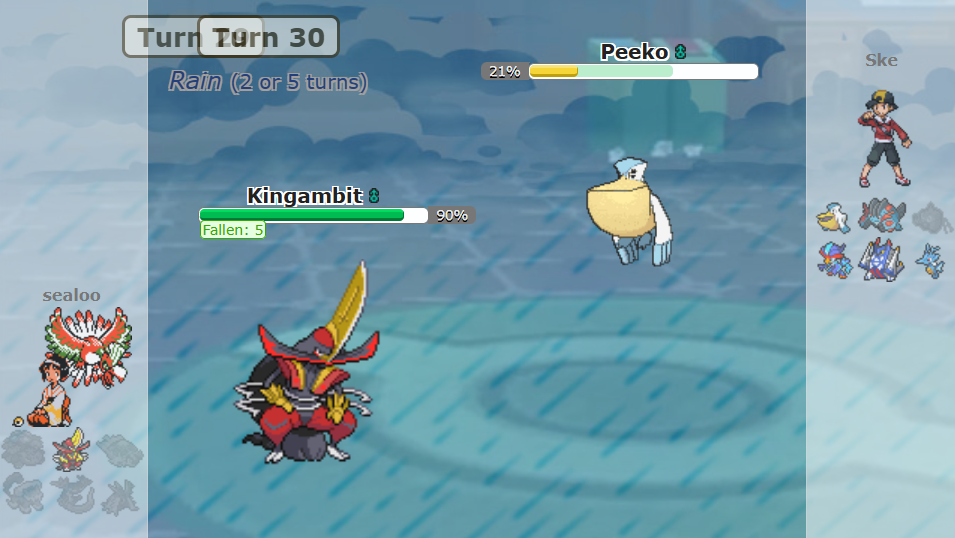The image size is (955, 538).
Task: Click the Kingambit name label
Action: coord(304,196)
